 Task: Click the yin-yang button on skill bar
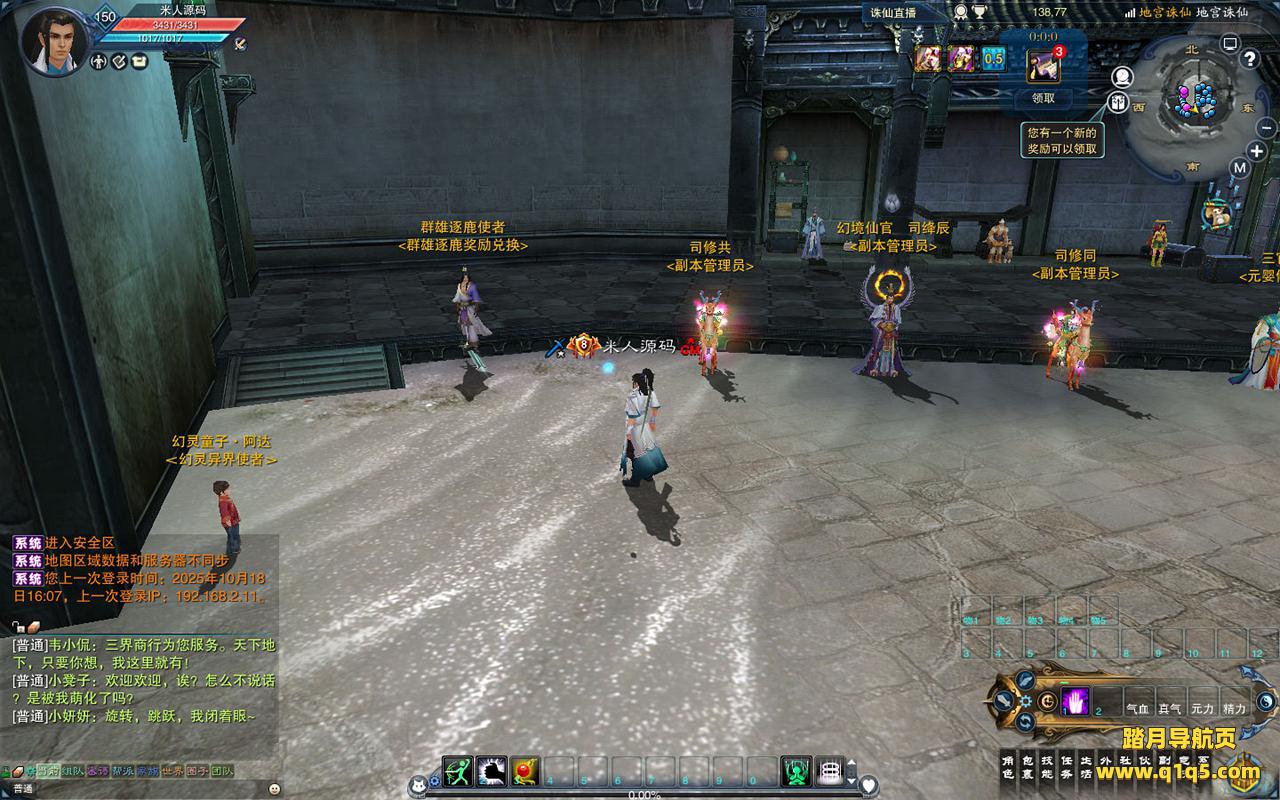tap(1266, 701)
